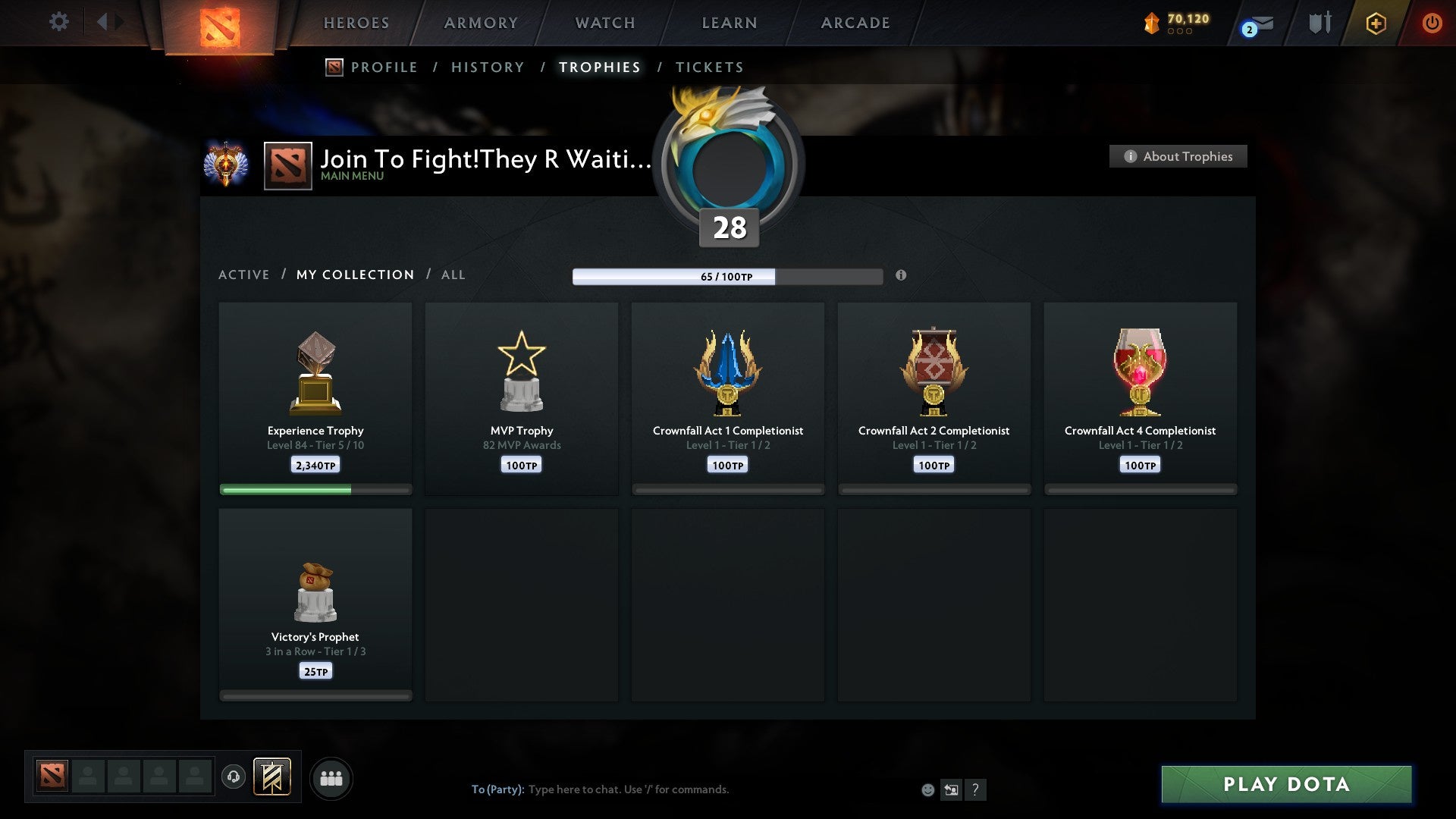Open About Trophies

pyautogui.click(x=1177, y=156)
